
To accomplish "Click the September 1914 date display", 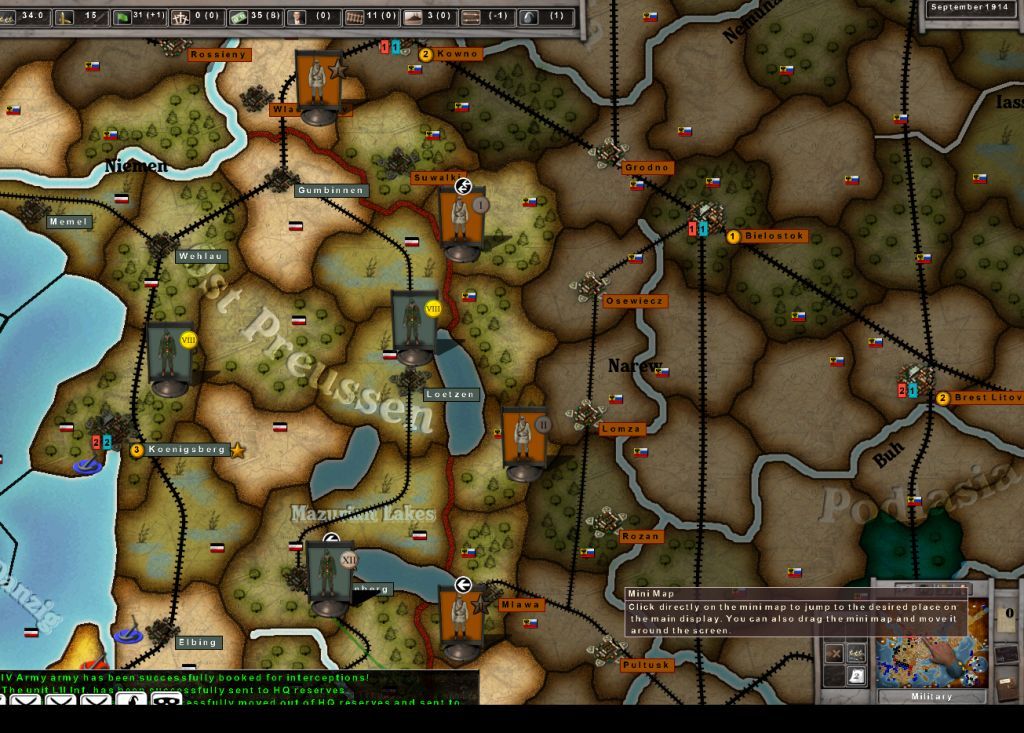I will [x=970, y=8].
